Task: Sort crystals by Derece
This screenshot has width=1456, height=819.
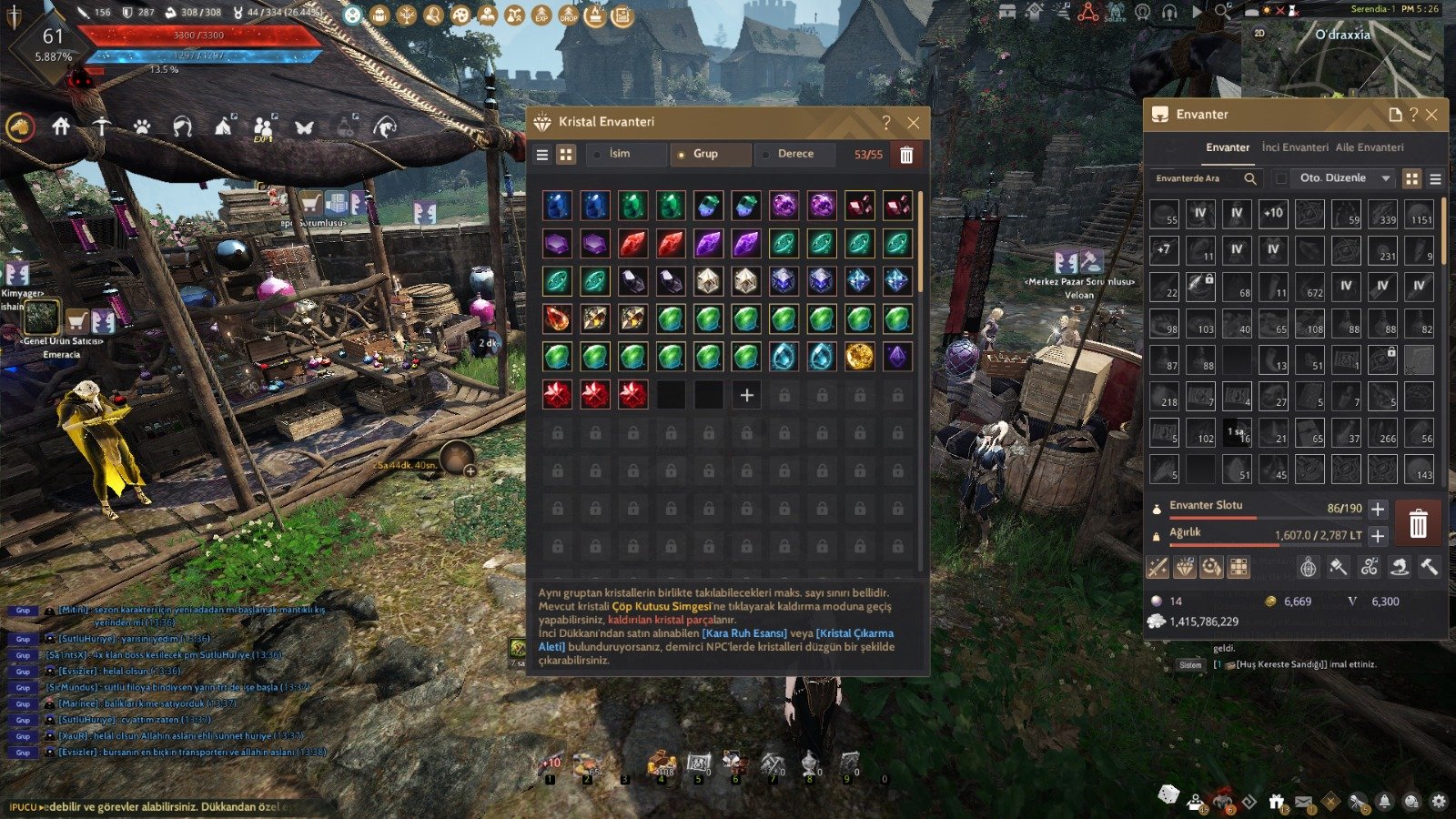Action: [x=795, y=154]
